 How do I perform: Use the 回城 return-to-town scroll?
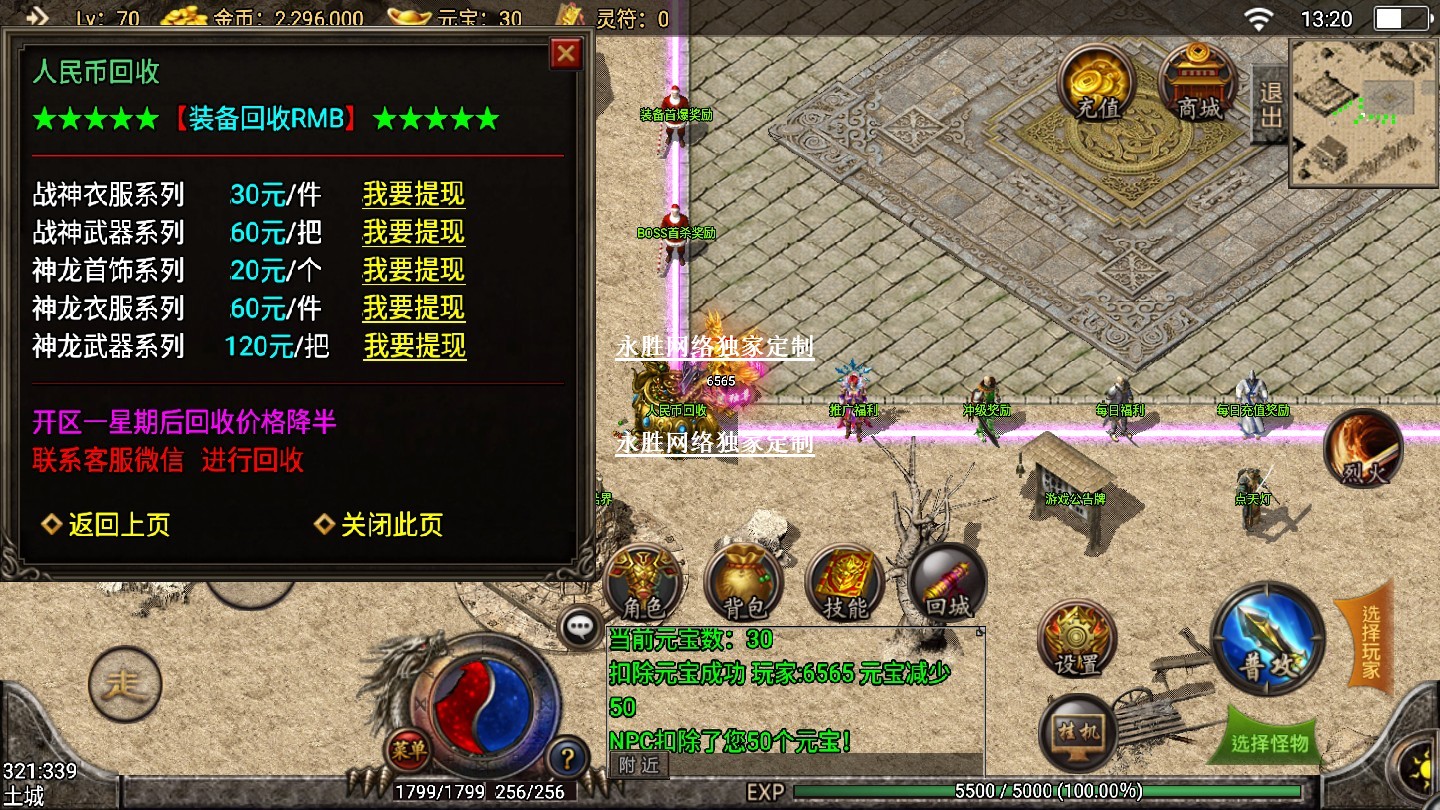point(947,584)
